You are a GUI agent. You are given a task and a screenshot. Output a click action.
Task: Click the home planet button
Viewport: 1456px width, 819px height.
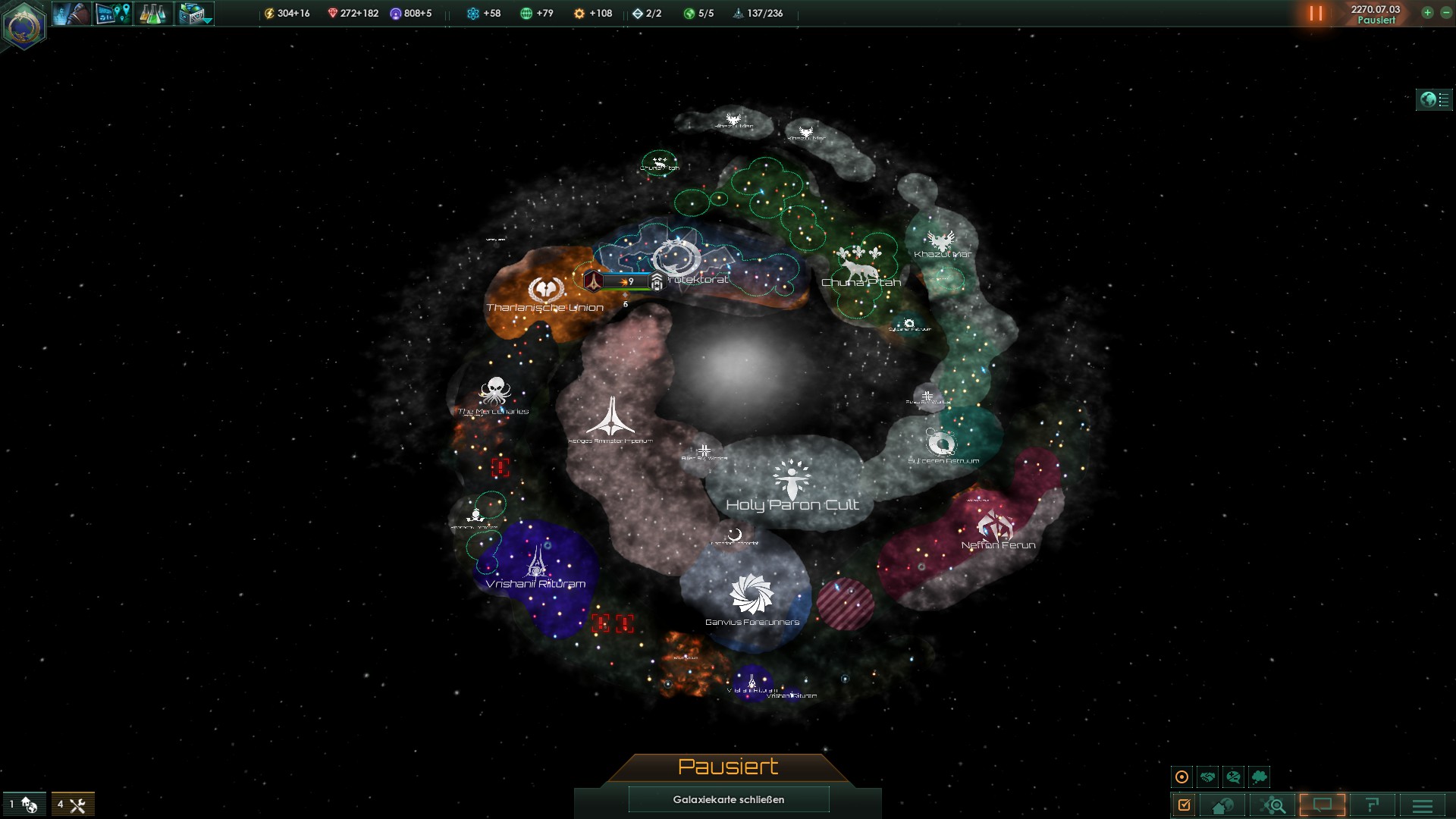[x=1223, y=805]
